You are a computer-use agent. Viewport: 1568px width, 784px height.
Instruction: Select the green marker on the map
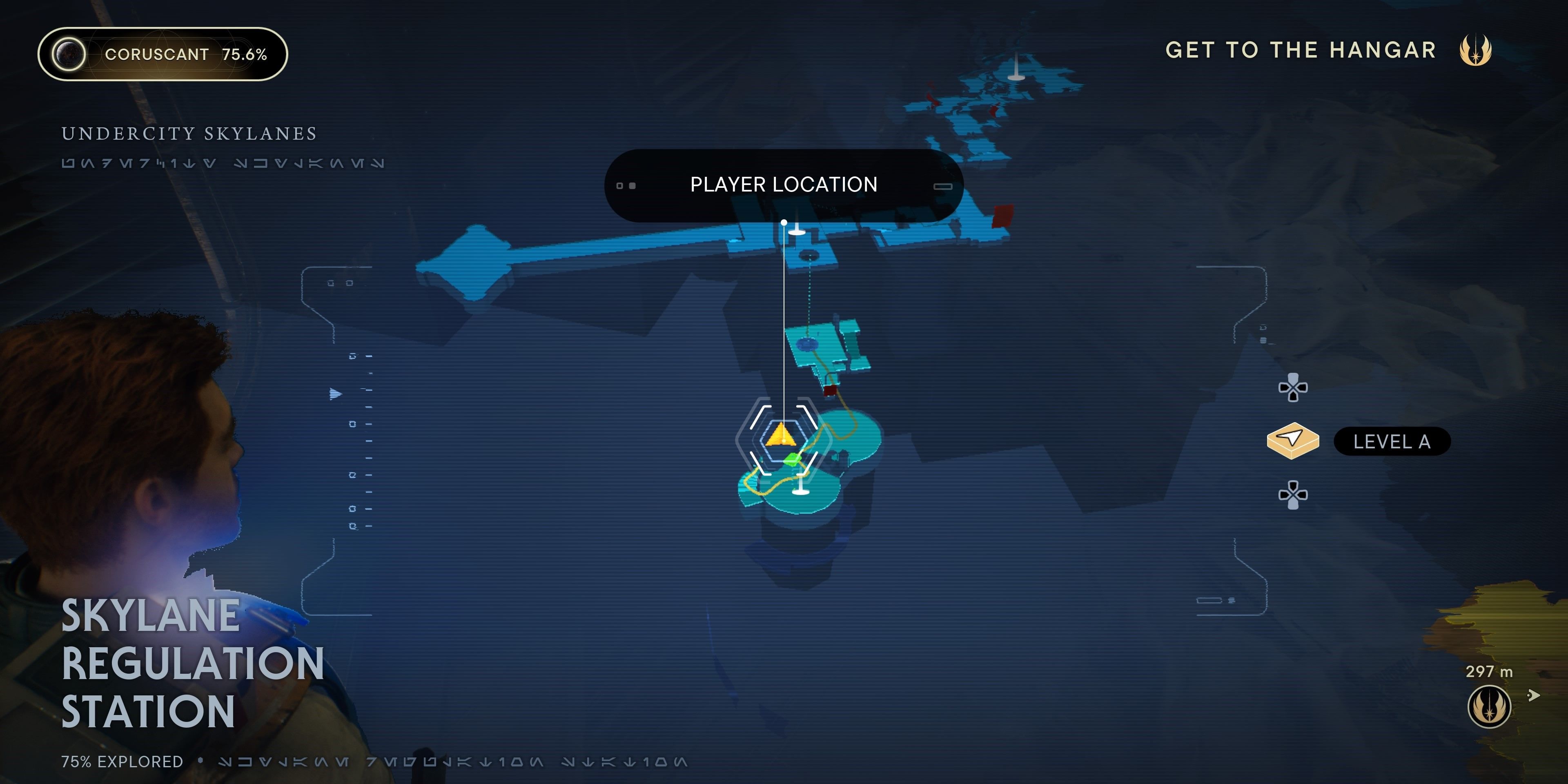pyautogui.click(x=792, y=458)
